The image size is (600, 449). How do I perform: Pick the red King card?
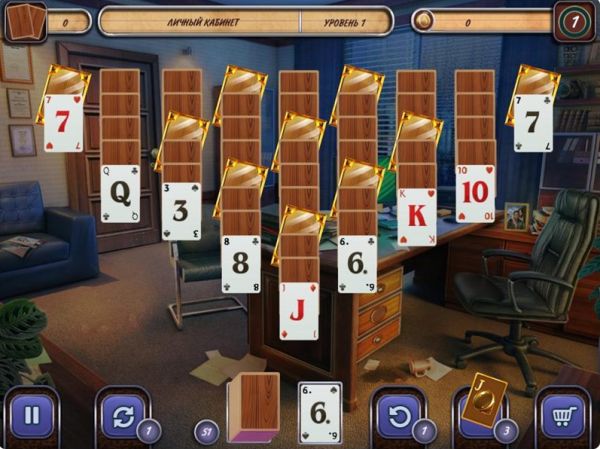[417, 216]
